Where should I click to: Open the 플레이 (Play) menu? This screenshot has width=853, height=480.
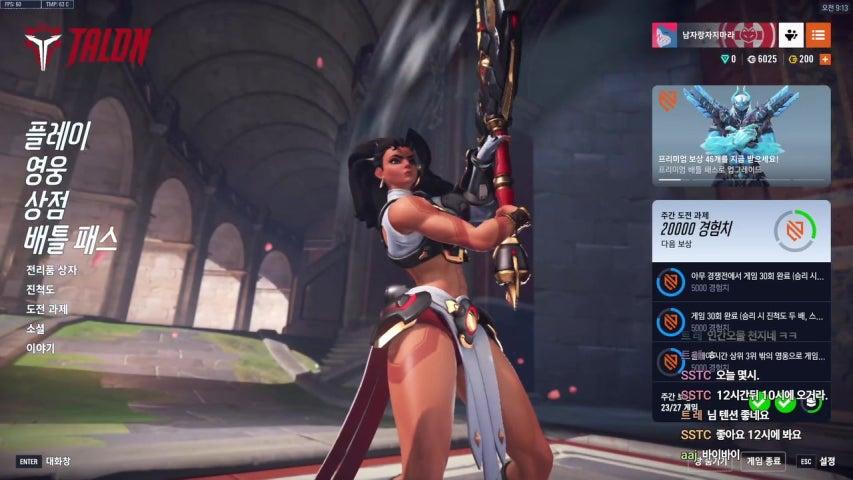click(58, 136)
